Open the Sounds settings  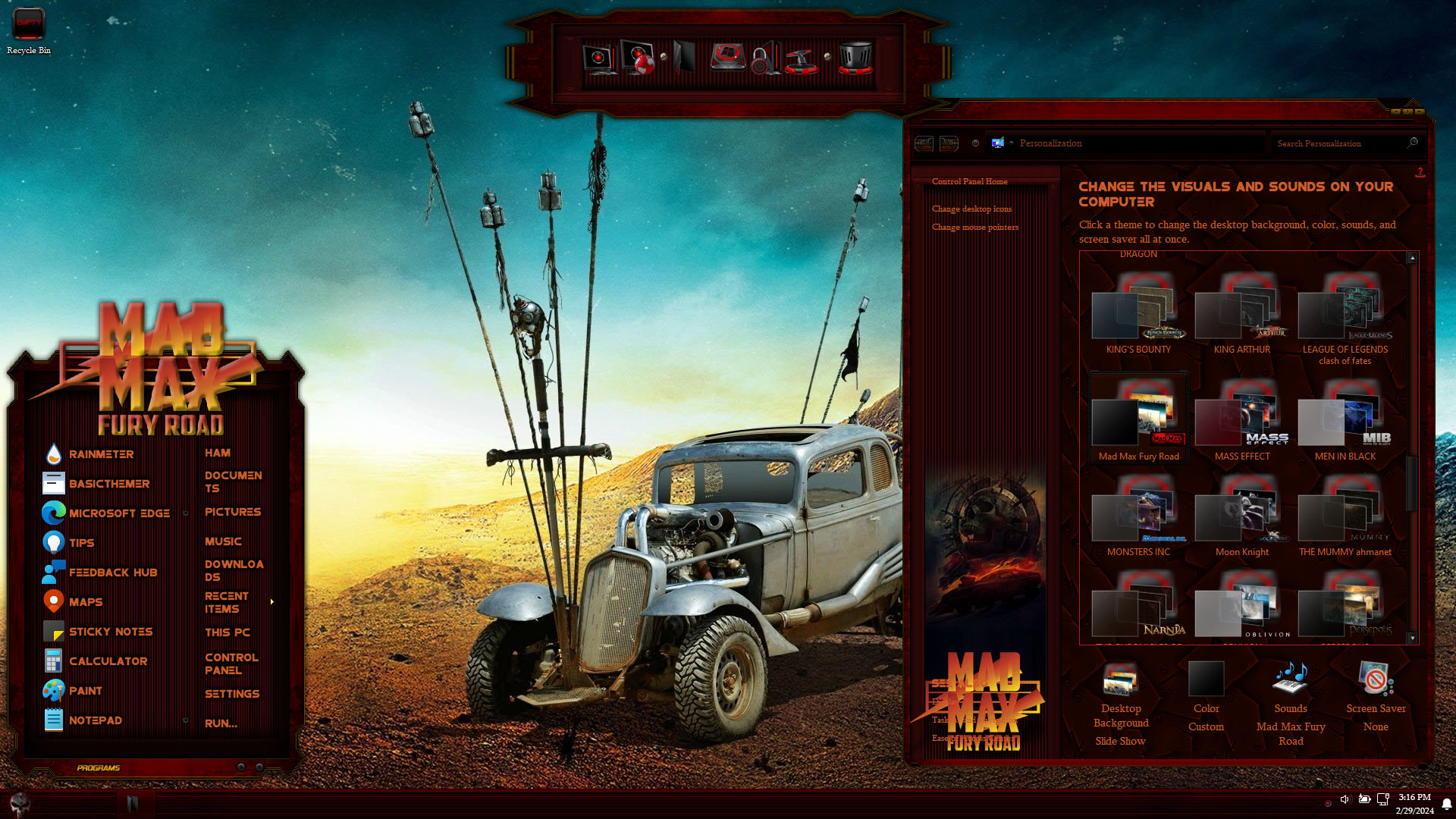1291,703
